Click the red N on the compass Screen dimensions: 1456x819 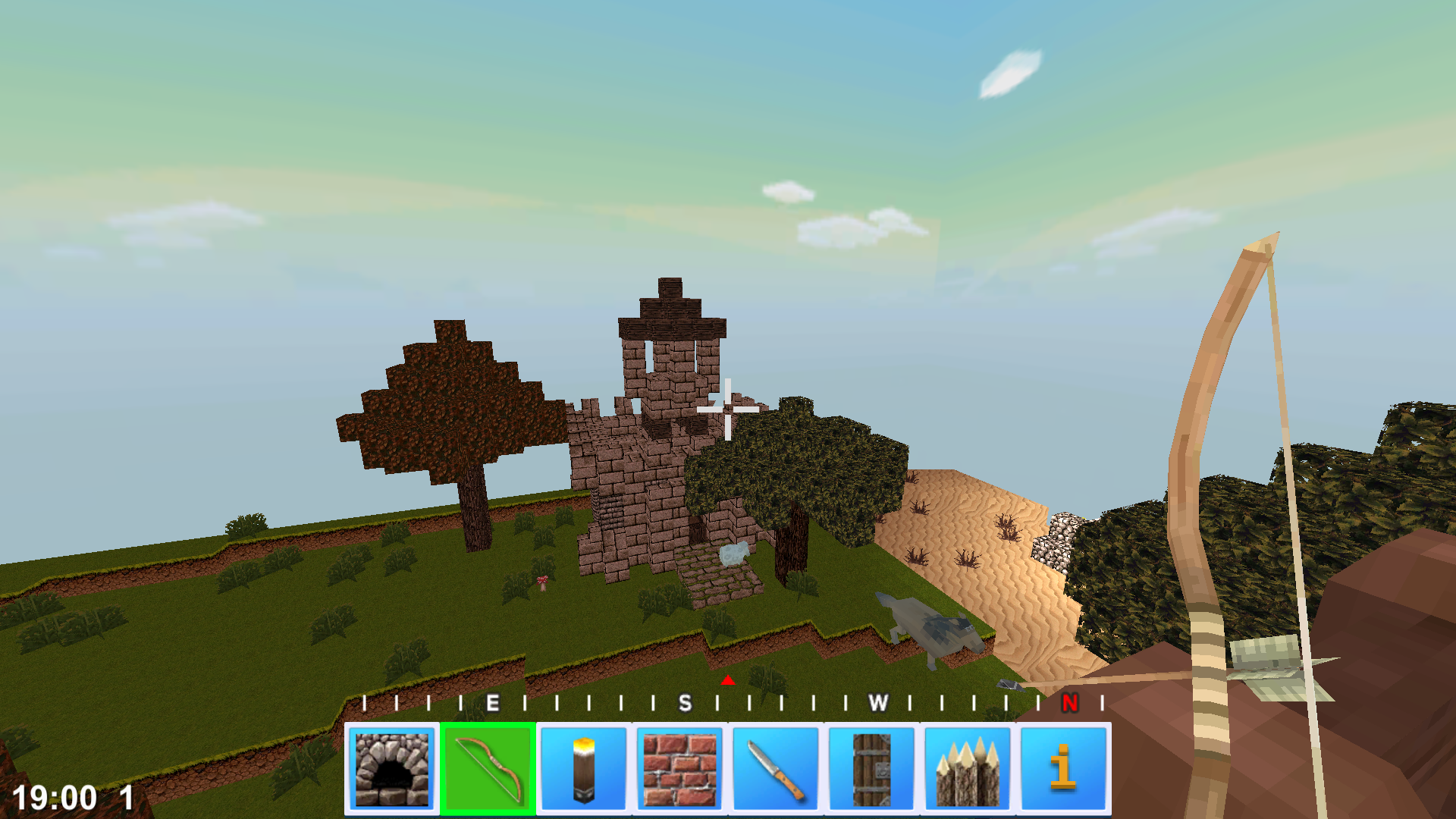tap(1069, 703)
